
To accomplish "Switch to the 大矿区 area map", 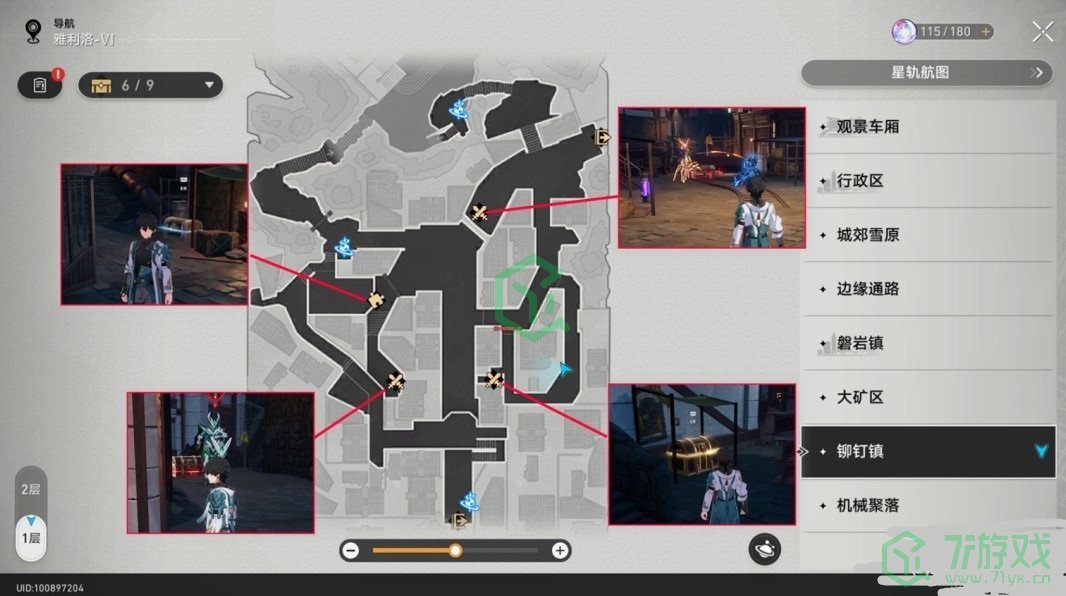I will point(860,397).
